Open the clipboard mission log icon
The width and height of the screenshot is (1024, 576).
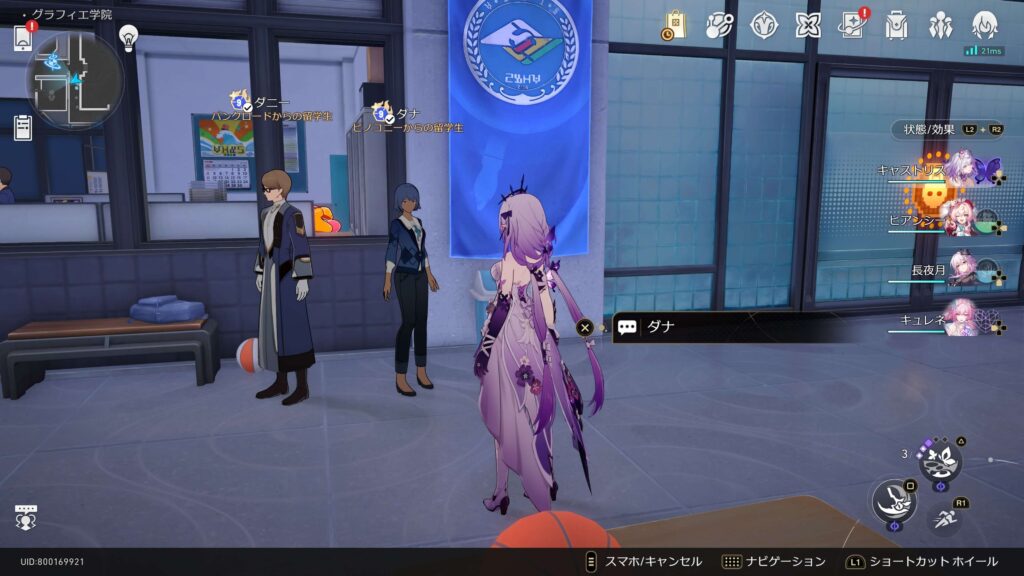[x=23, y=127]
